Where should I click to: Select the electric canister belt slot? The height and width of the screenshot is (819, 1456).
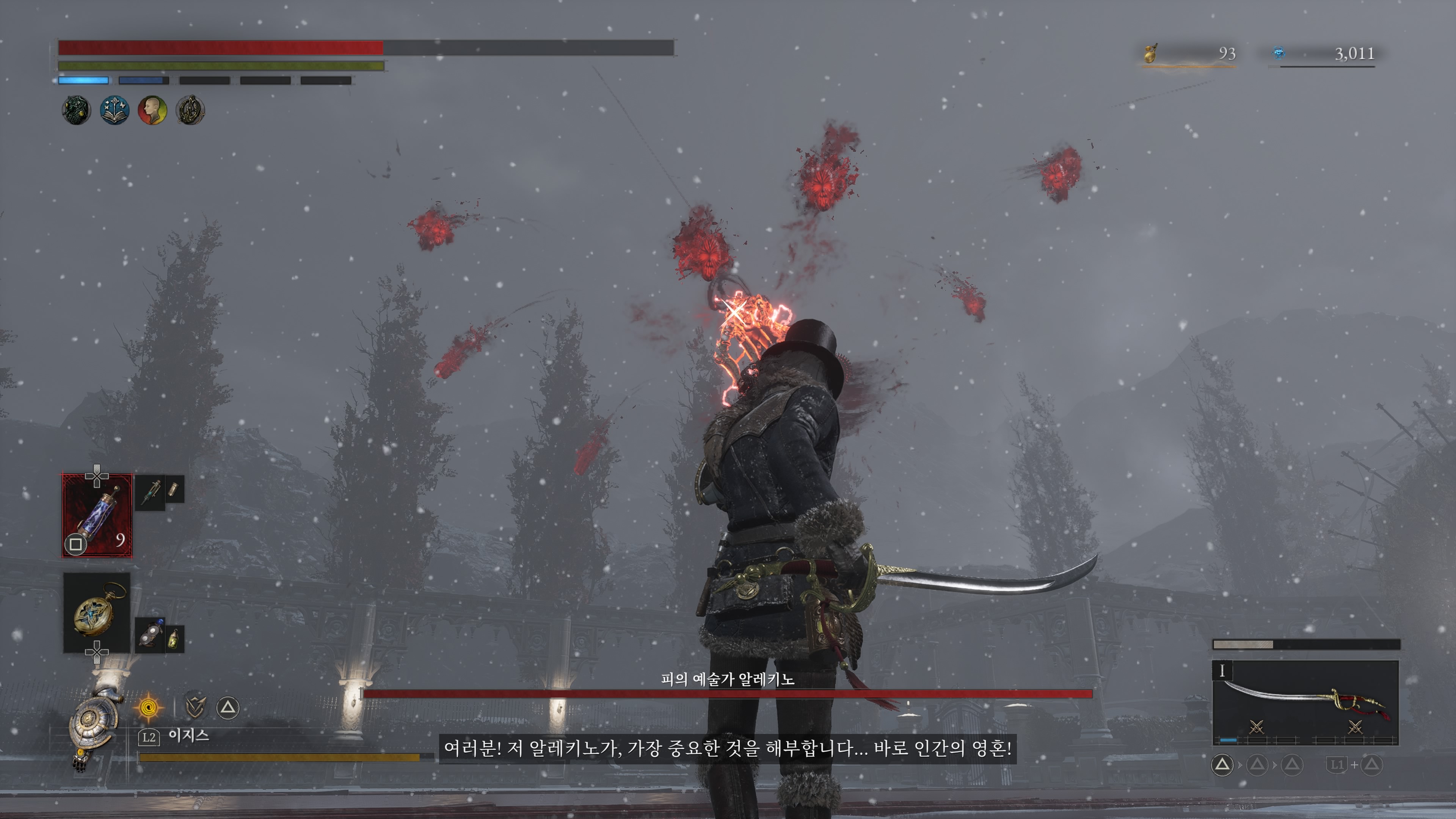pos(97,515)
